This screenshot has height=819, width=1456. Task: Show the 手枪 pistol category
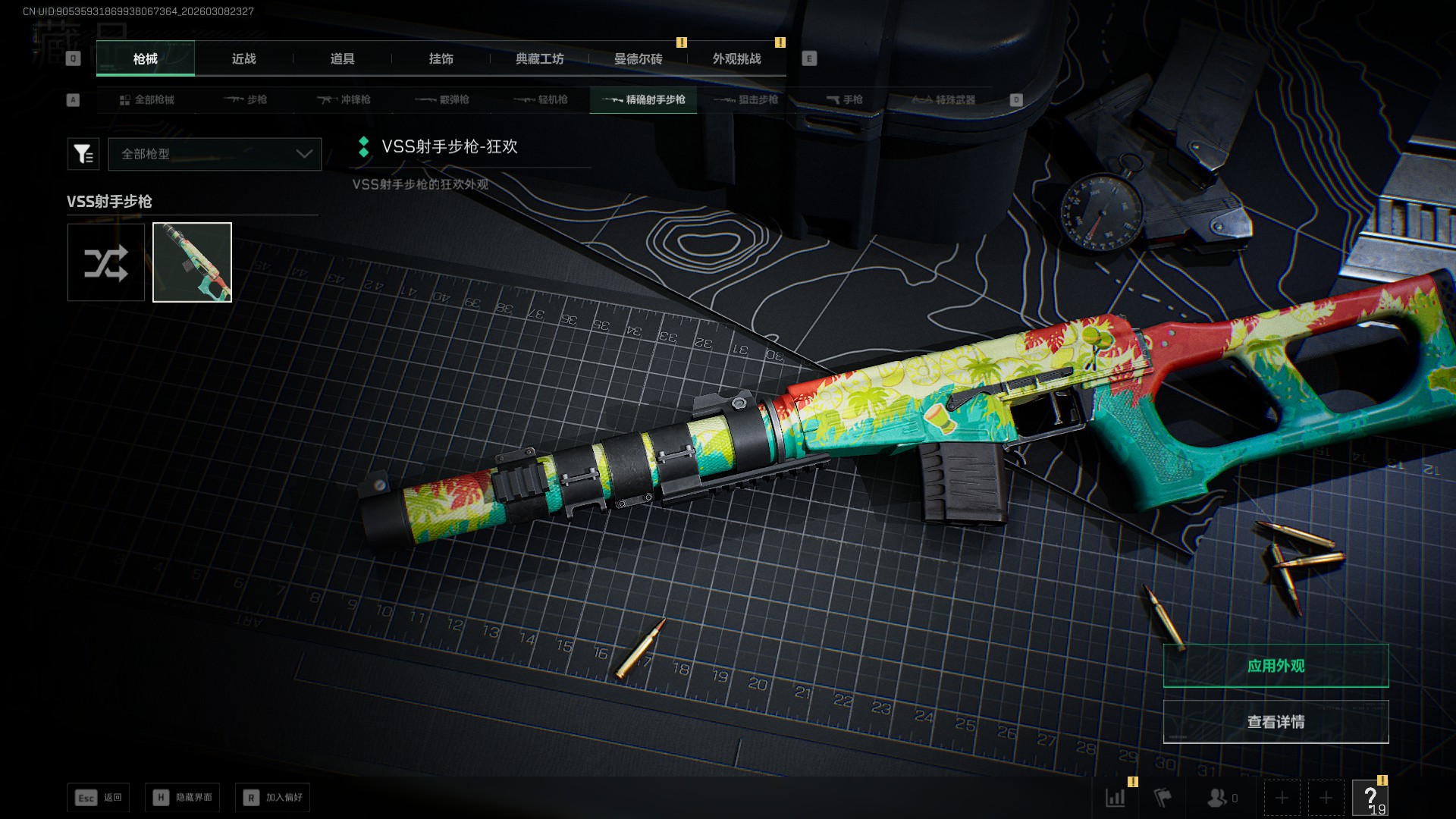pos(845,100)
